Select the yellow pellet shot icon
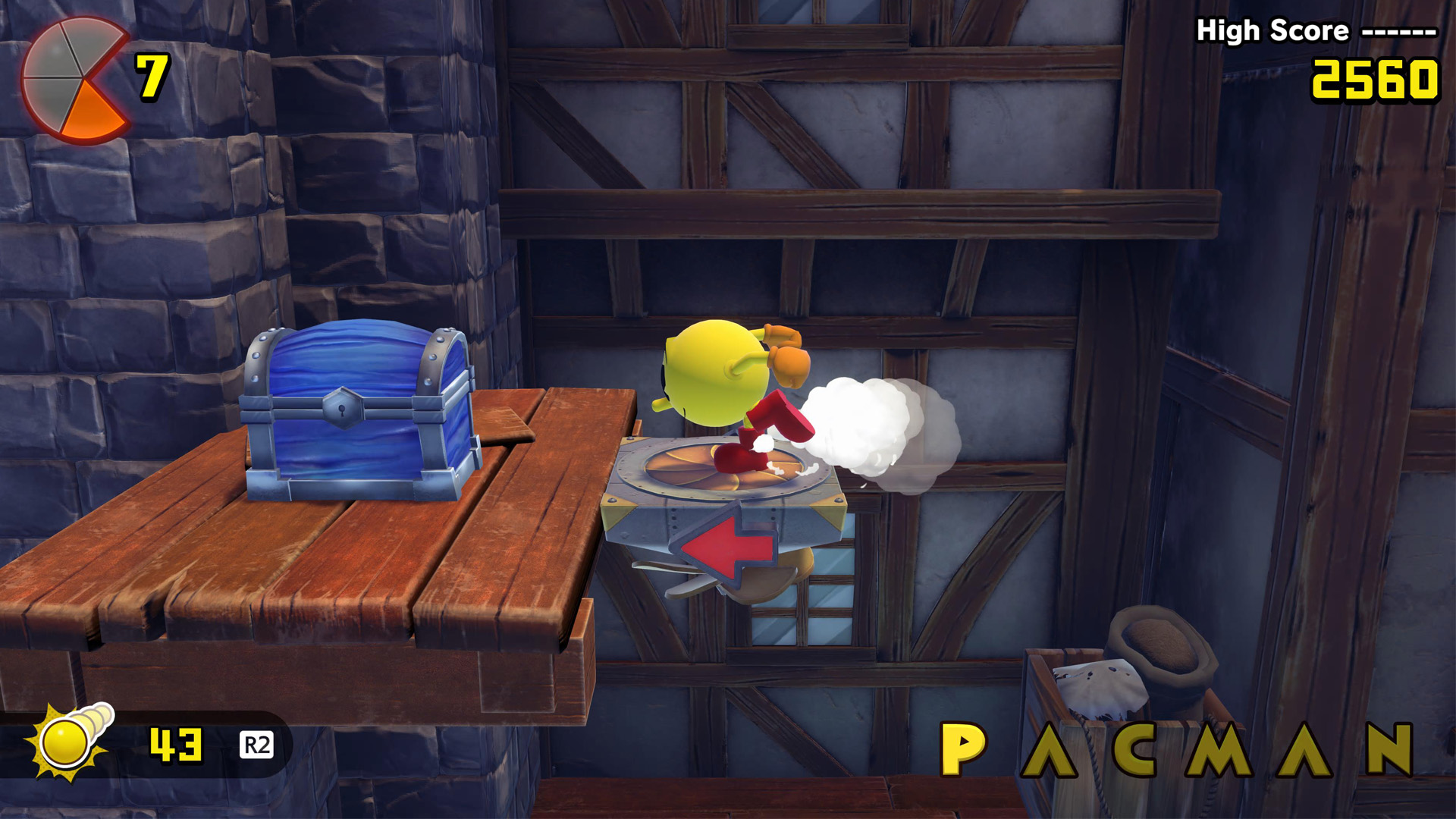 click(68, 742)
